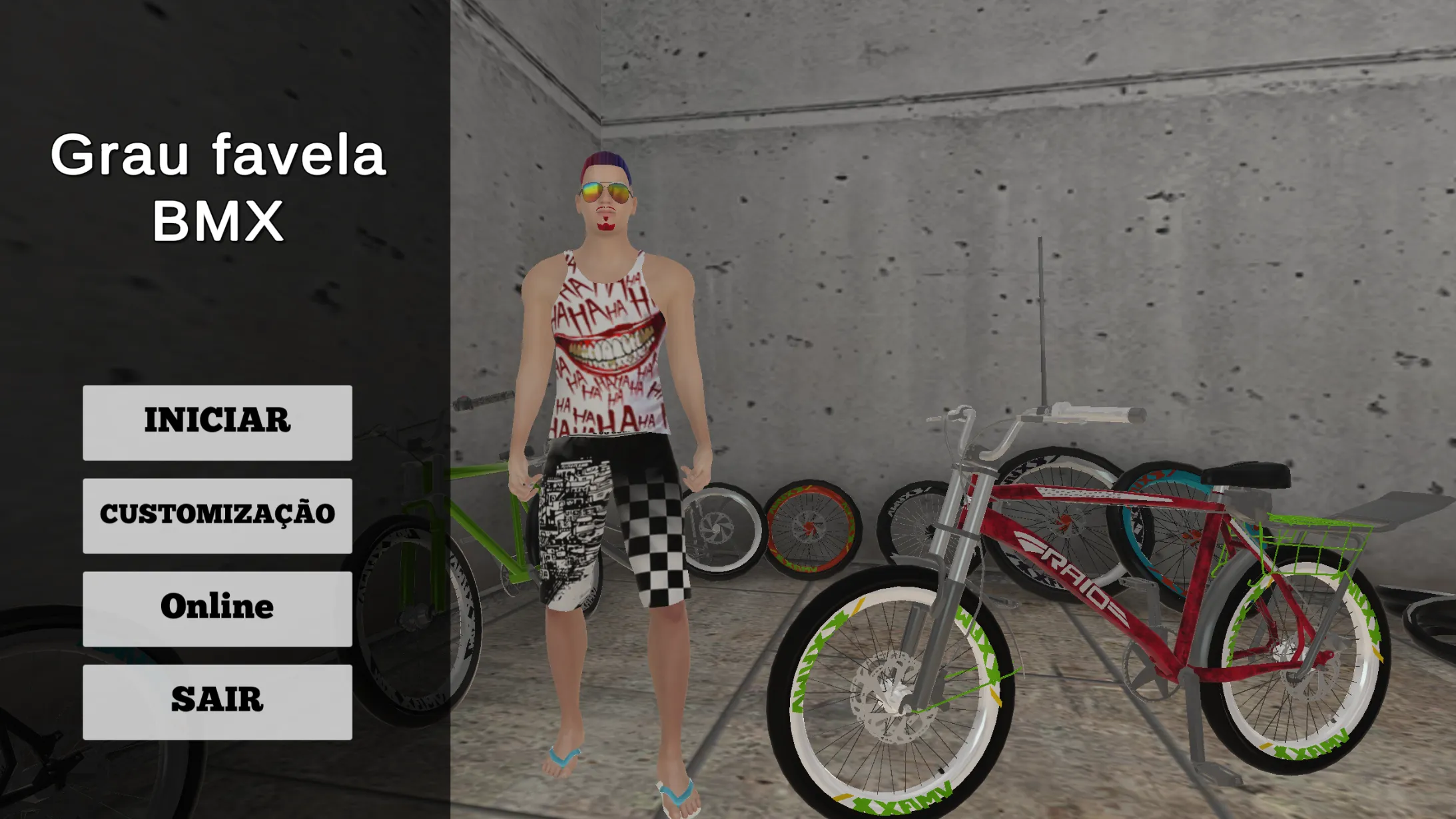Open the CUSTOMIZAÇÃO menu
Image resolution: width=1456 pixels, height=819 pixels.
[217, 515]
